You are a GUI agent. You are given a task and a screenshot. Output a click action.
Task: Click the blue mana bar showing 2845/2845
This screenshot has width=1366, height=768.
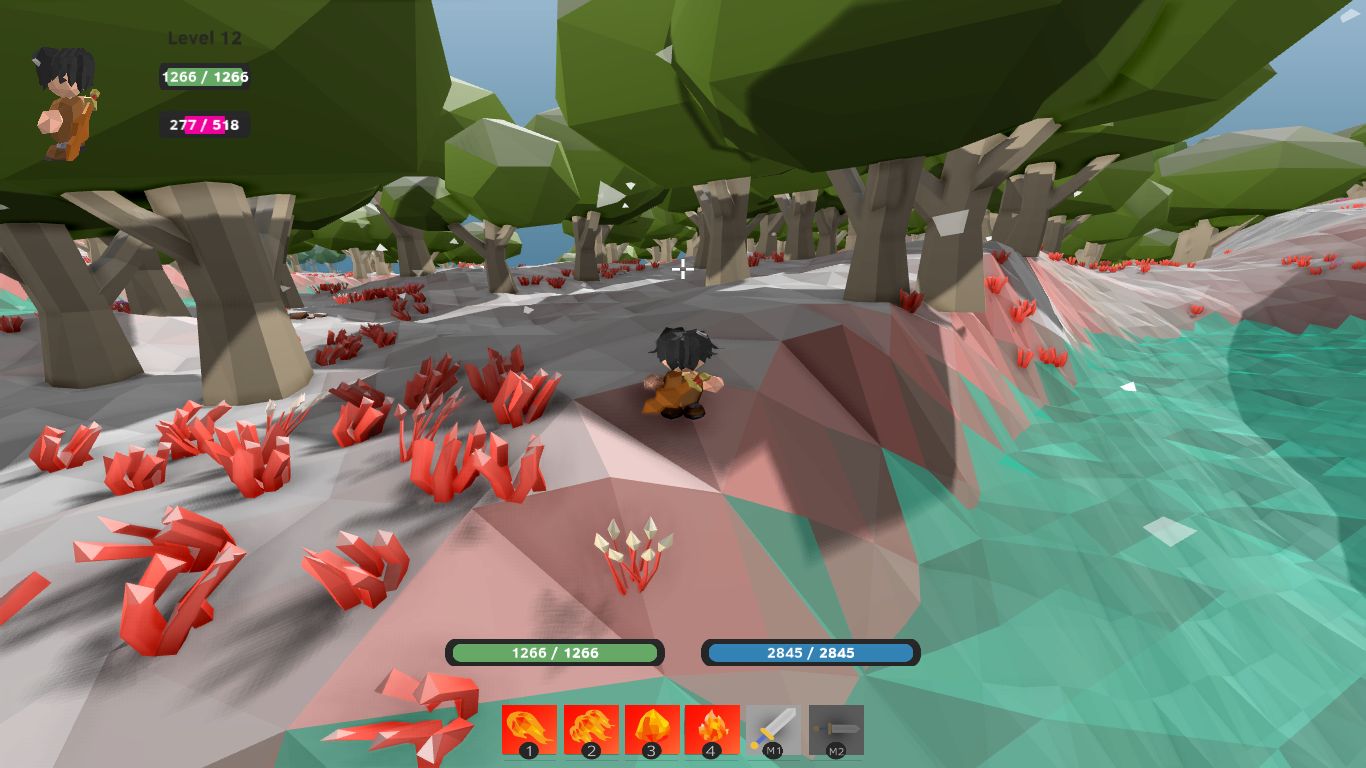point(812,653)
